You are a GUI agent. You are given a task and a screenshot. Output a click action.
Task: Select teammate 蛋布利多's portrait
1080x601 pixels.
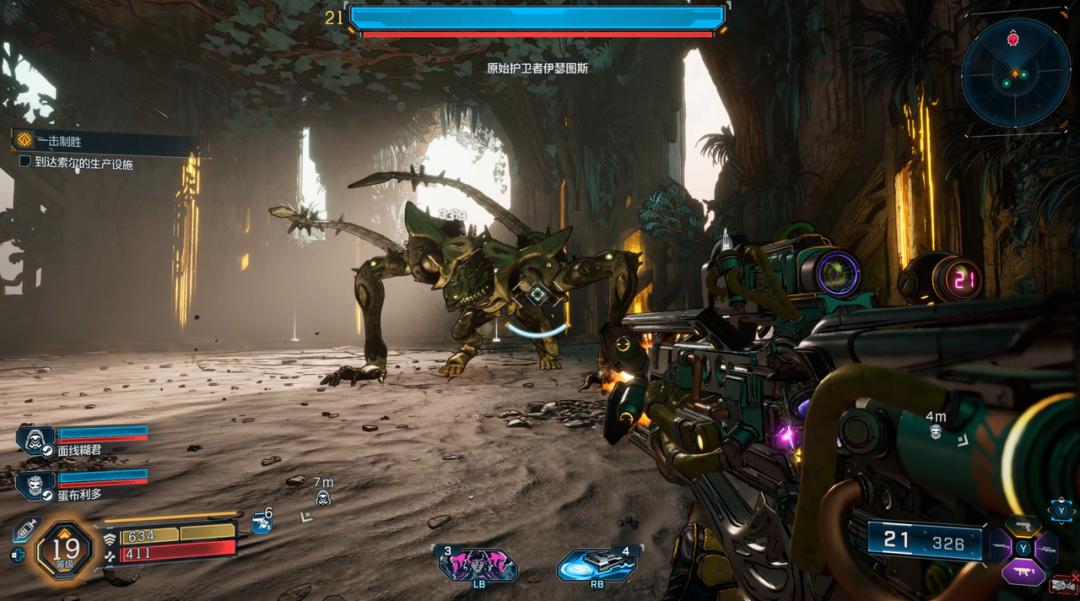tap(35, 485)
